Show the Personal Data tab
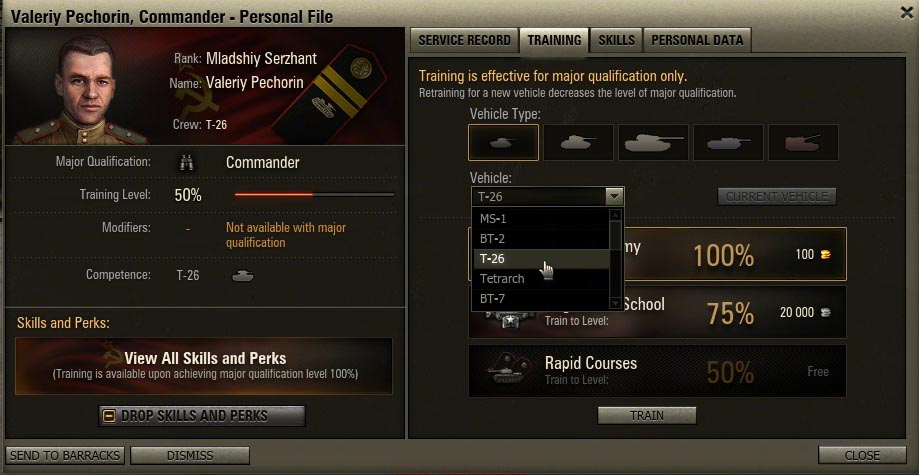The height and width of the screenshot is (475, 919). click(697, 41)
